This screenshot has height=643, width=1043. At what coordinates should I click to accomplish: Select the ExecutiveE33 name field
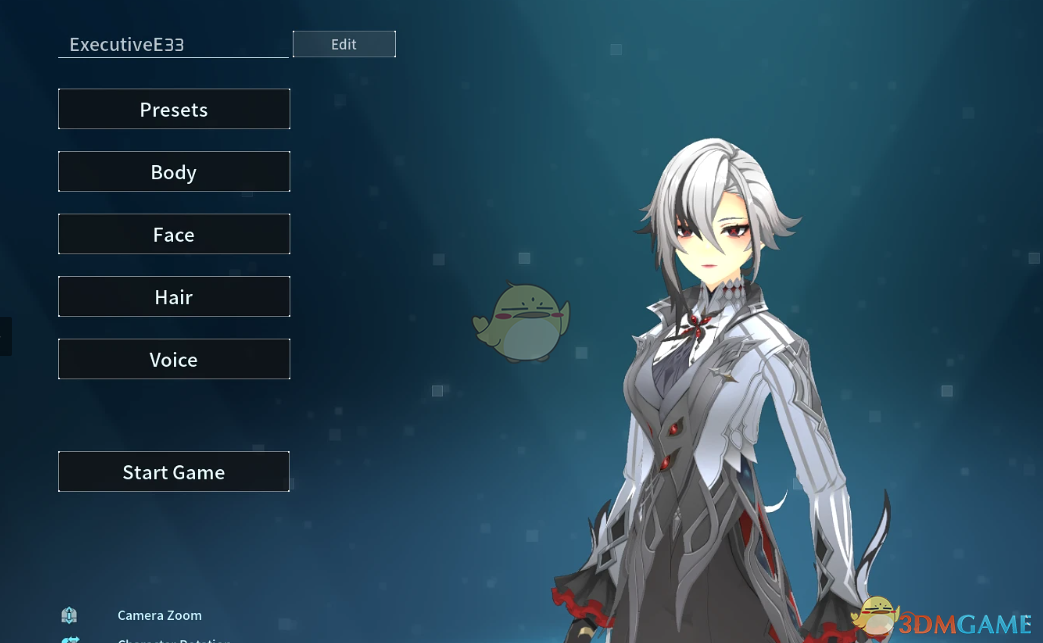(173, 45)
